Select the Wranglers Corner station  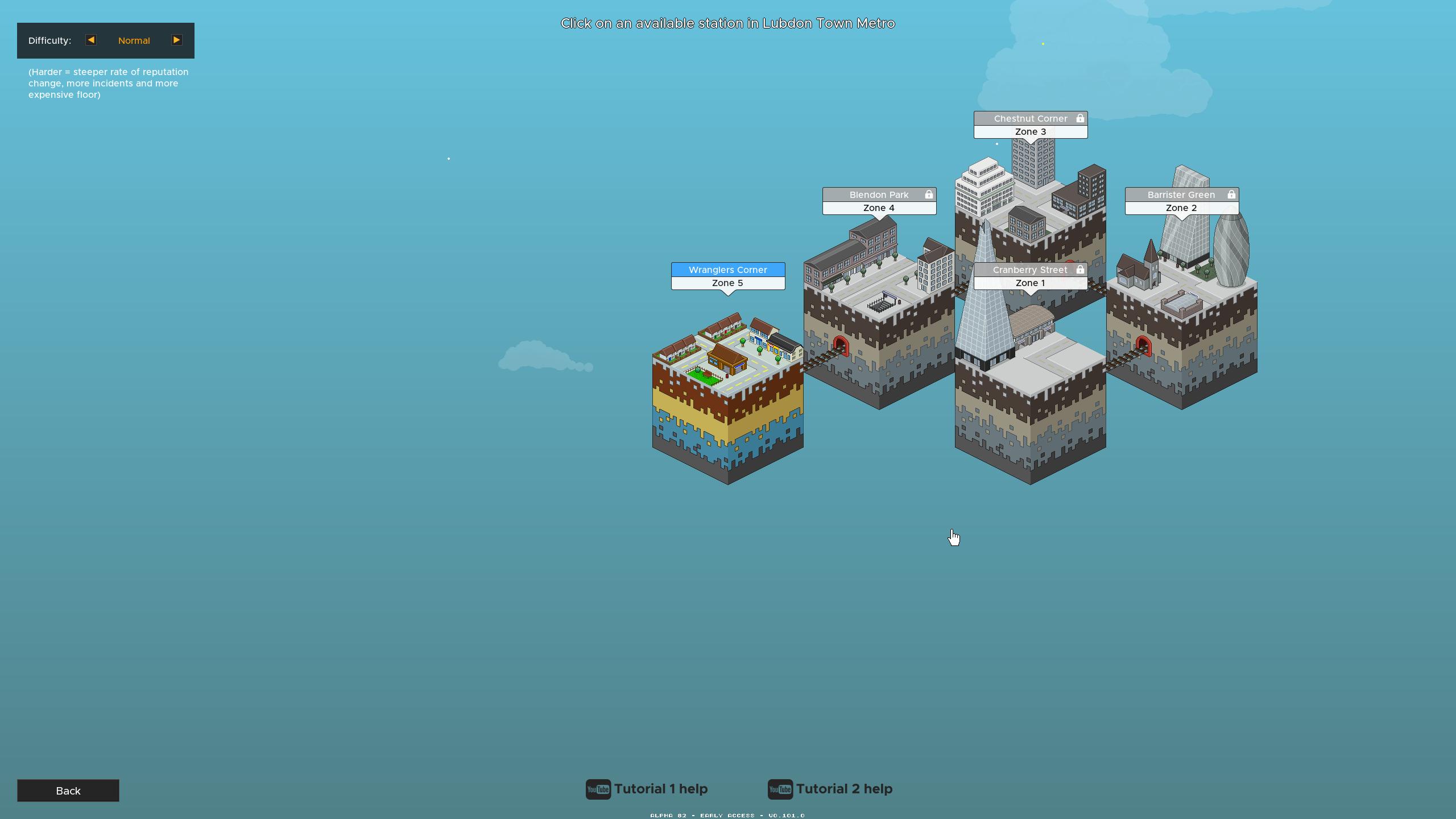pyautogui.click(x=728, y=270)
